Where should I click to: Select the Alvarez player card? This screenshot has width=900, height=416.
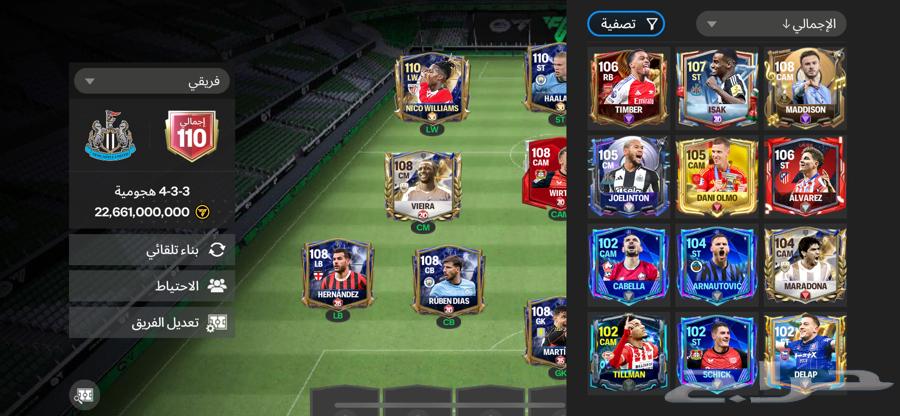pos(805,178)
